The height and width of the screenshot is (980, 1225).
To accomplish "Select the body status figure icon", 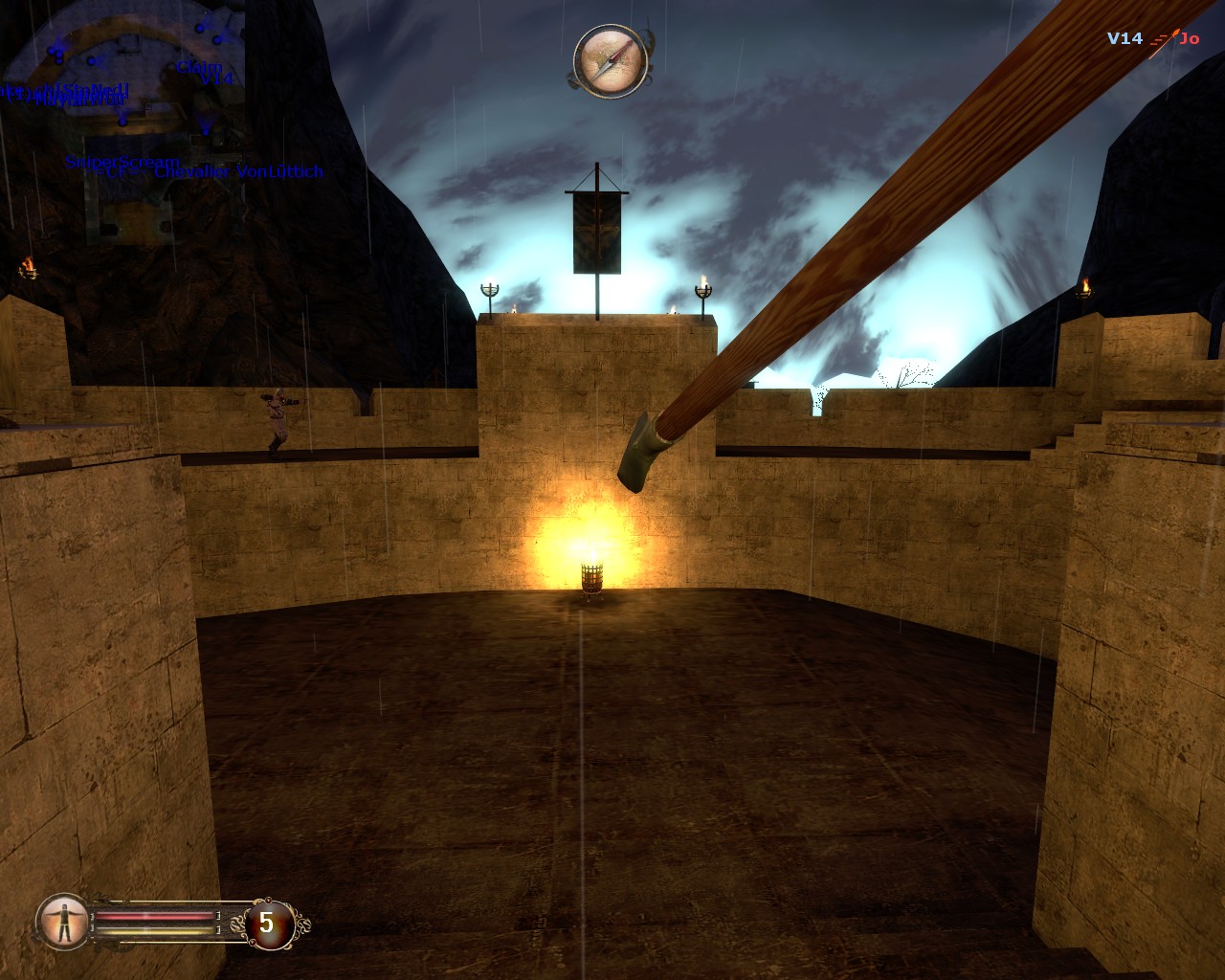I will 64,922.
